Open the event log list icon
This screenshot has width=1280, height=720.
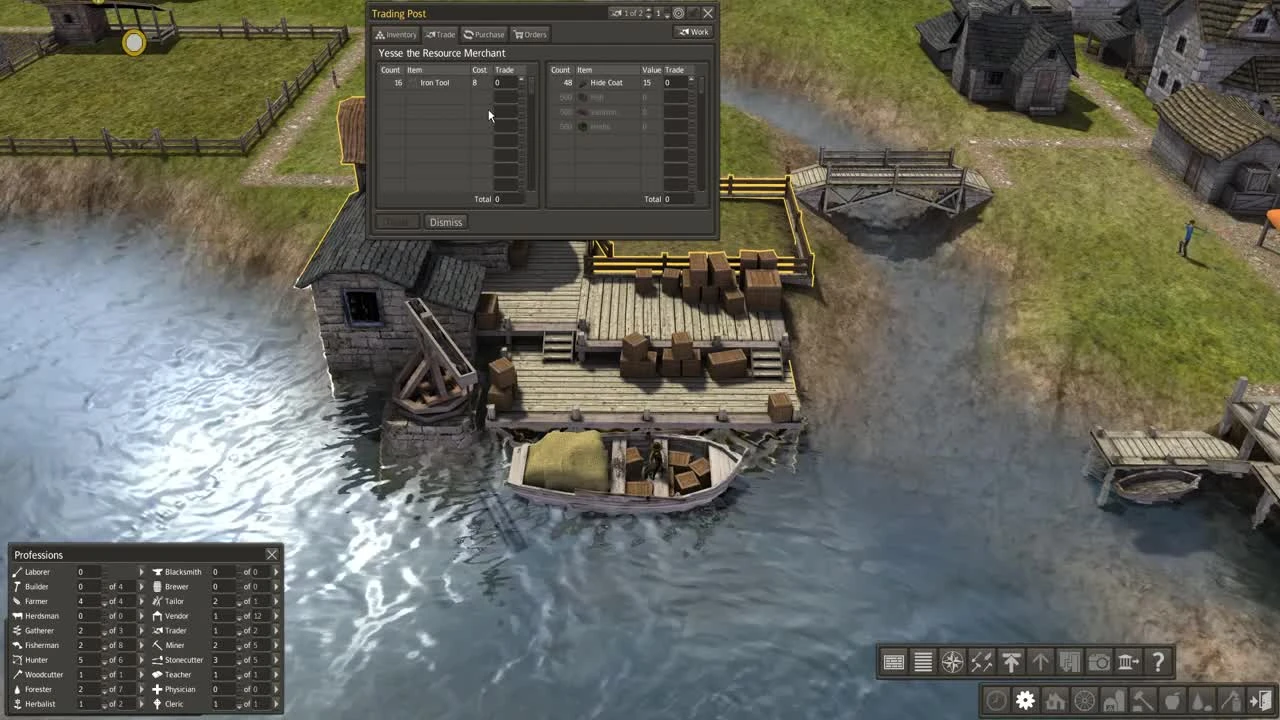[922, 661]
